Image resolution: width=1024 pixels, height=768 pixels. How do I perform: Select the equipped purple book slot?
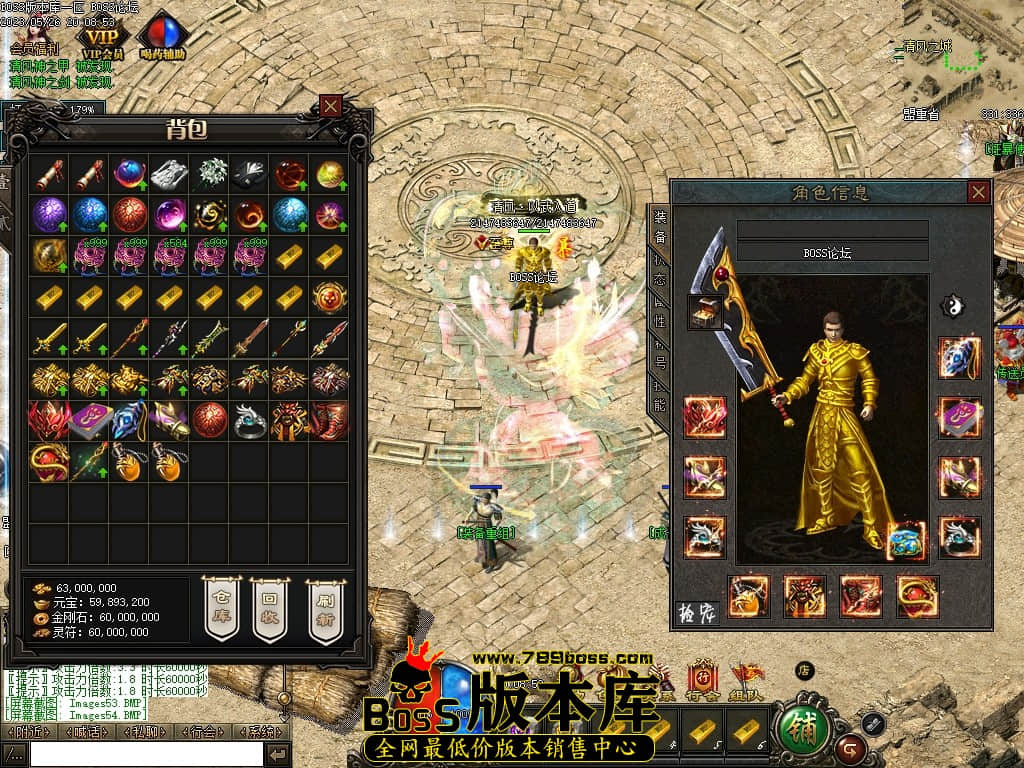point(959,417)
